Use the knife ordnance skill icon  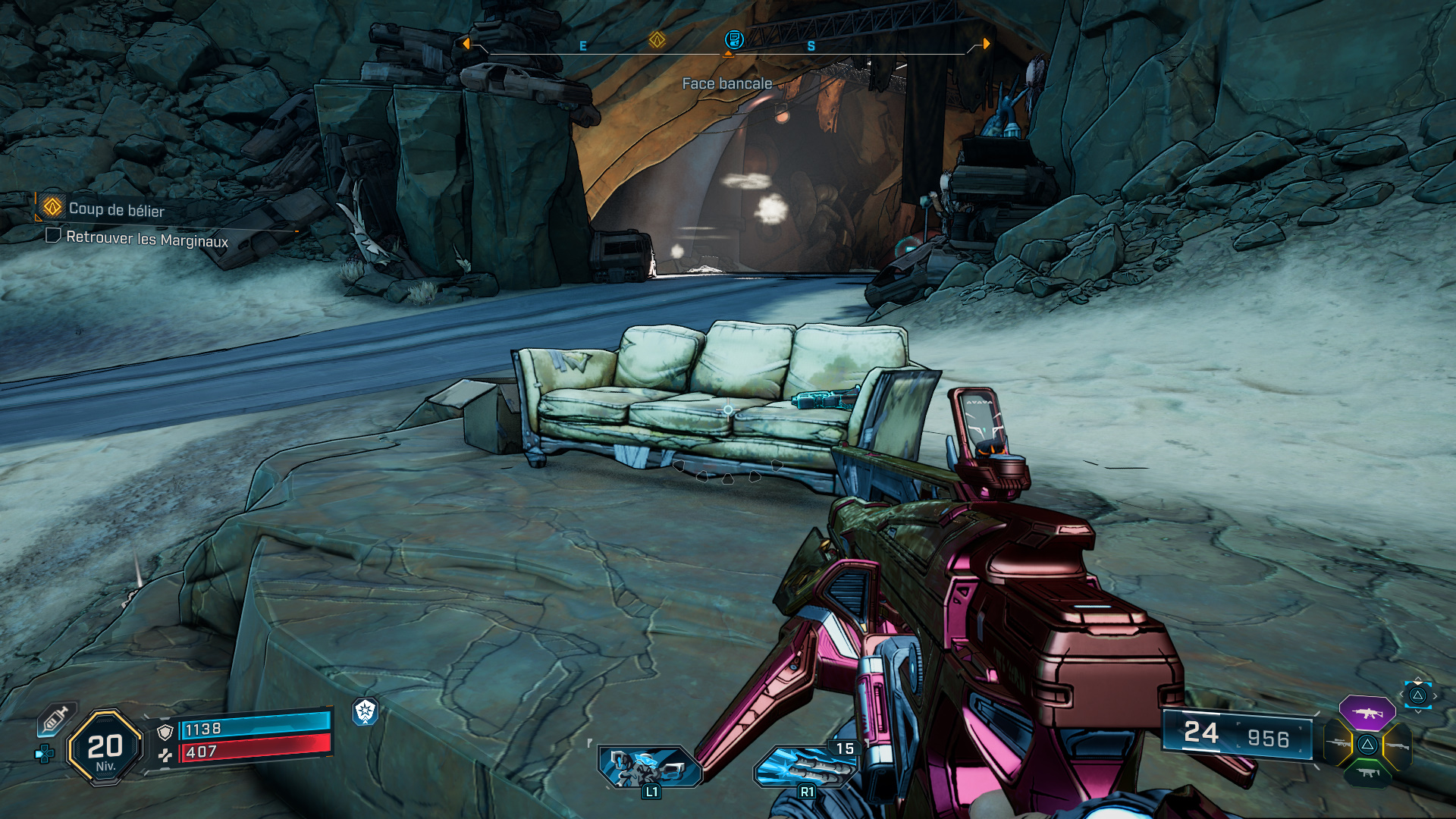coord(805,767)
